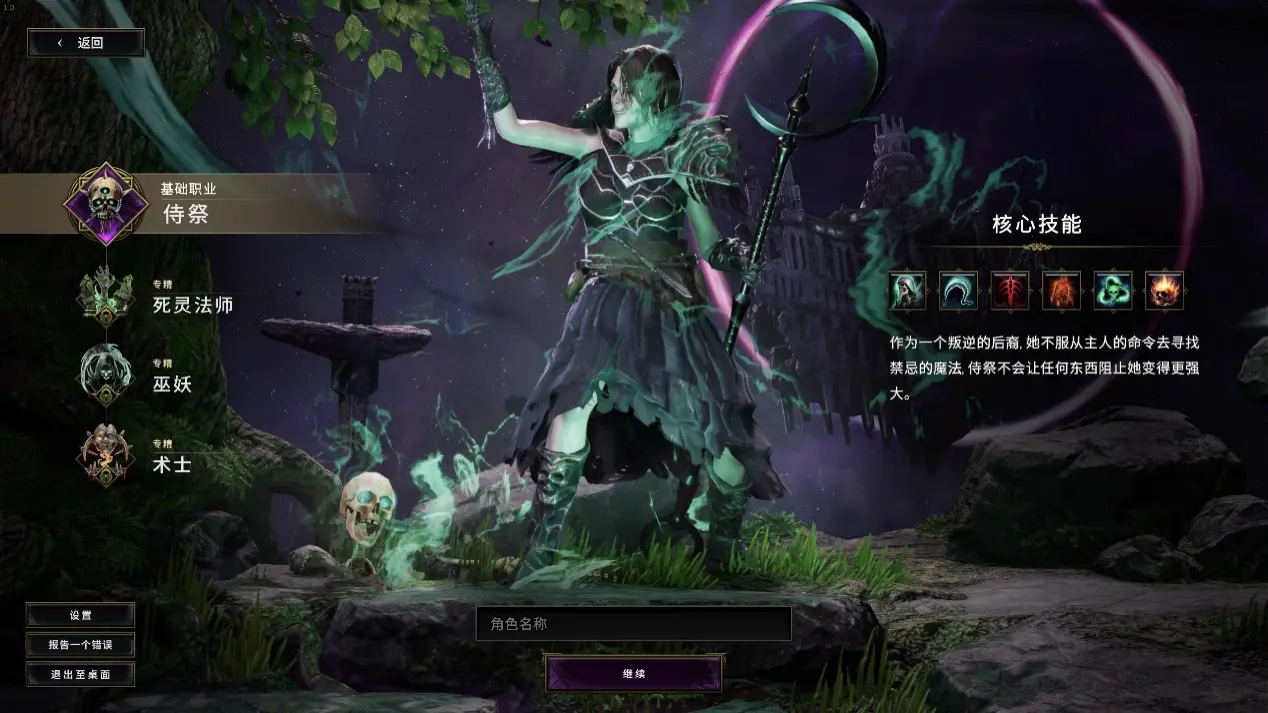Viewport: 1268px width, 713px height.
Task: Click the 角色名称 character name field
Action: [x=633, y=624]
